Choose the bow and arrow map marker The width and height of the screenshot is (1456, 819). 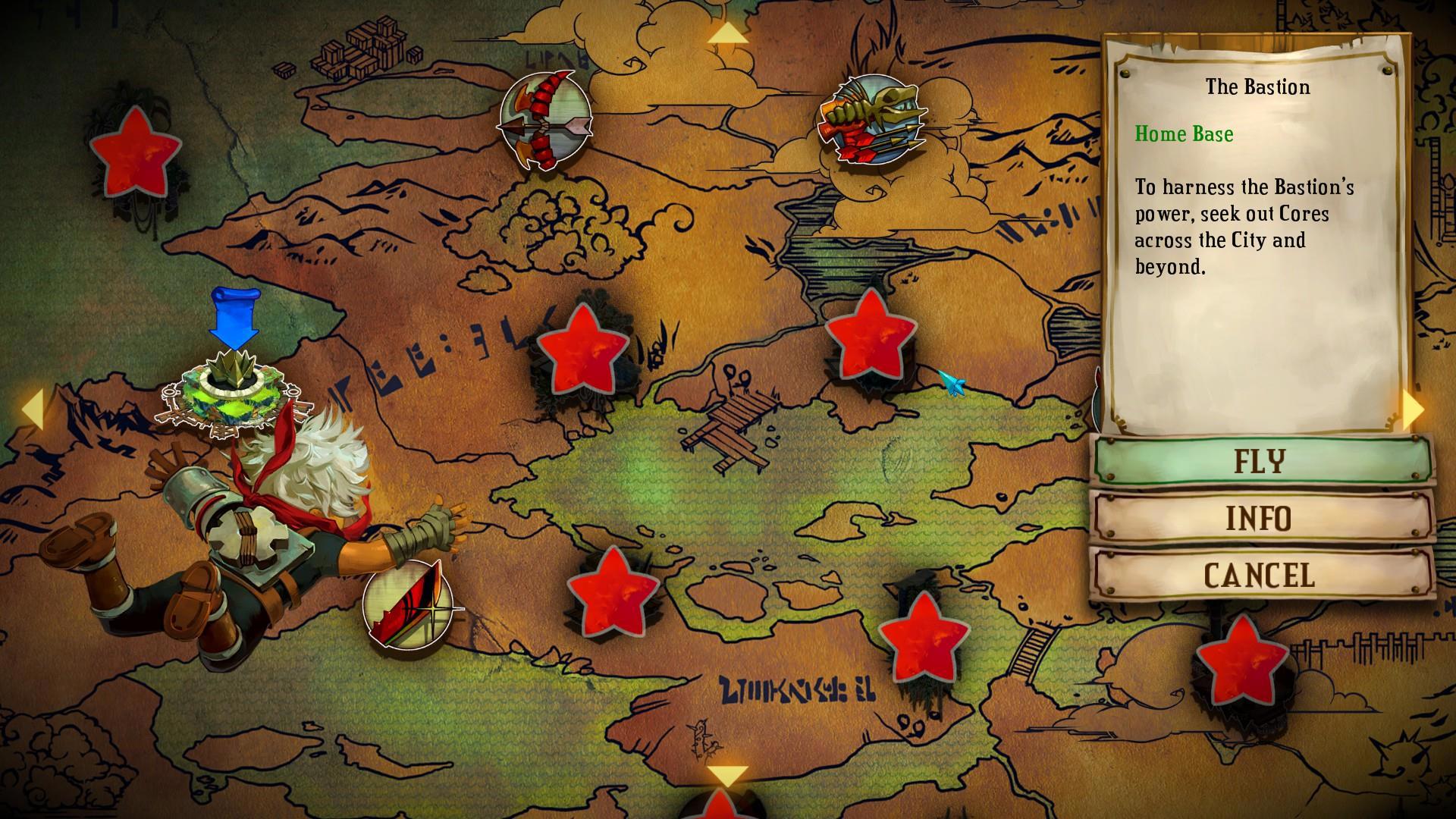pos(544,121)
